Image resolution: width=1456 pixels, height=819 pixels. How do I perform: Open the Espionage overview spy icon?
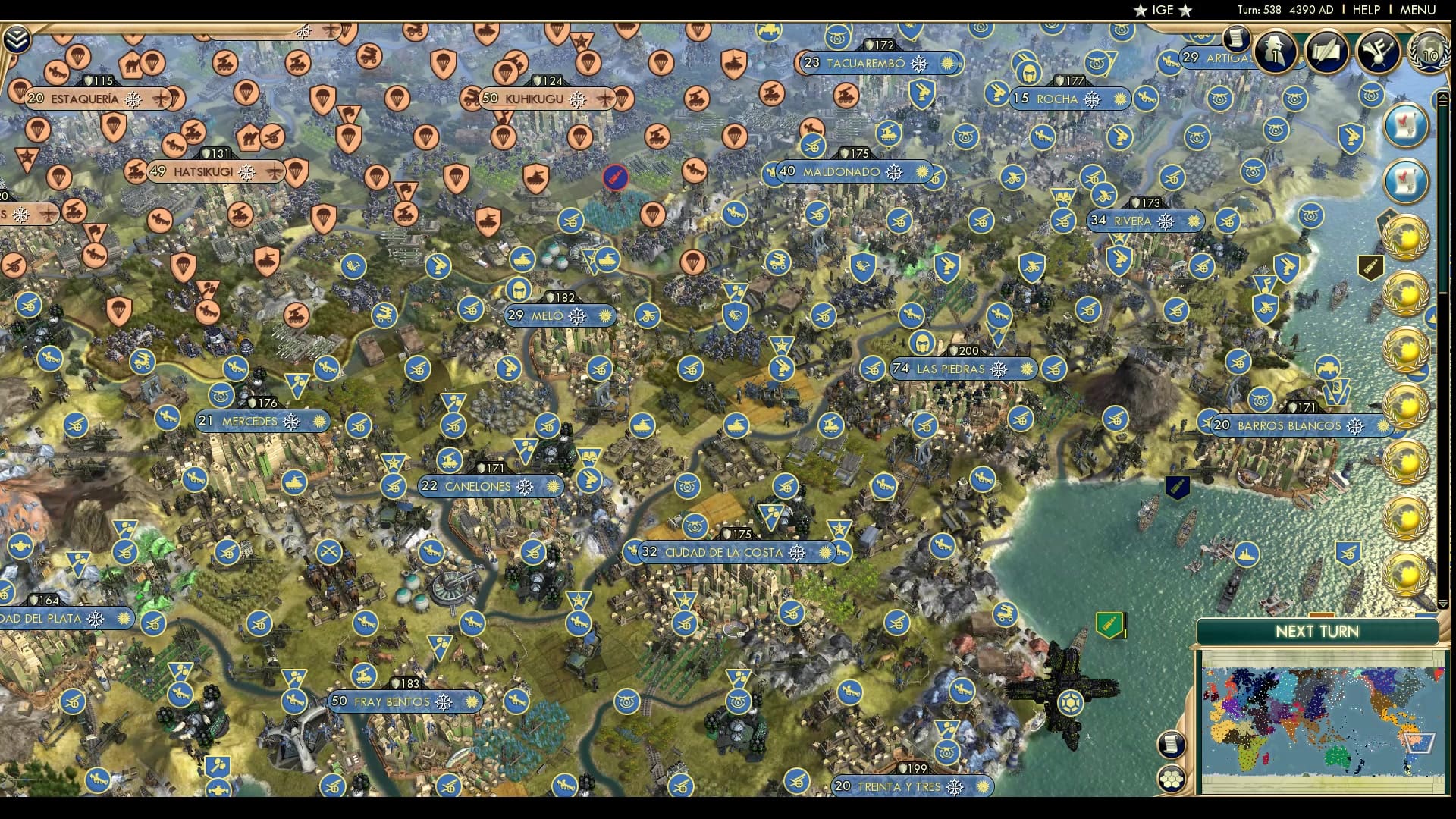(1275, 51)
